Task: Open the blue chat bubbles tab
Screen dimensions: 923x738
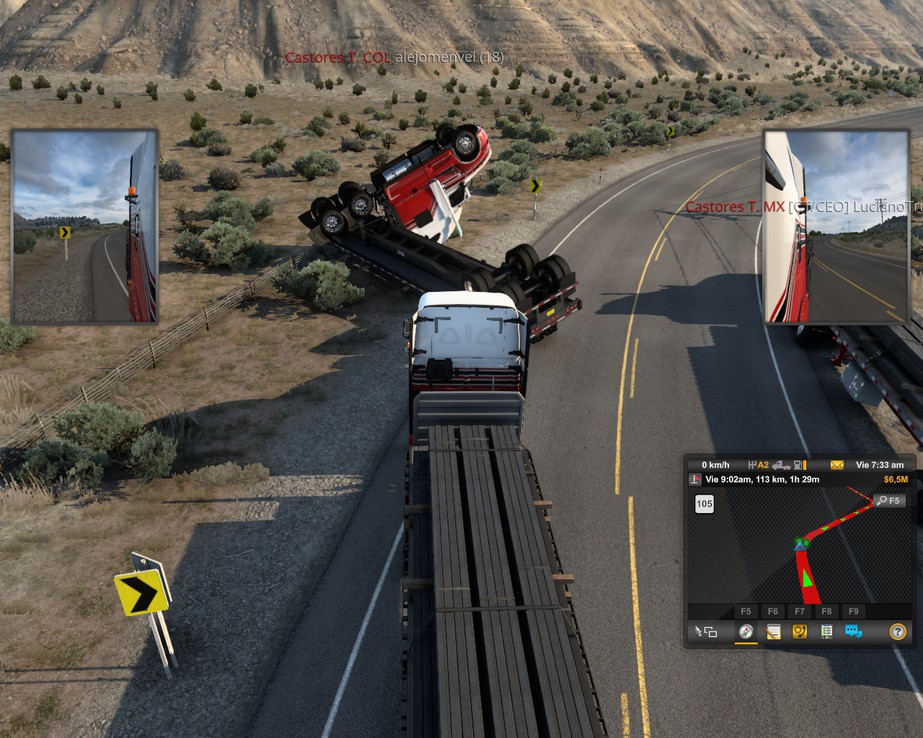Action: pos(853,631)
